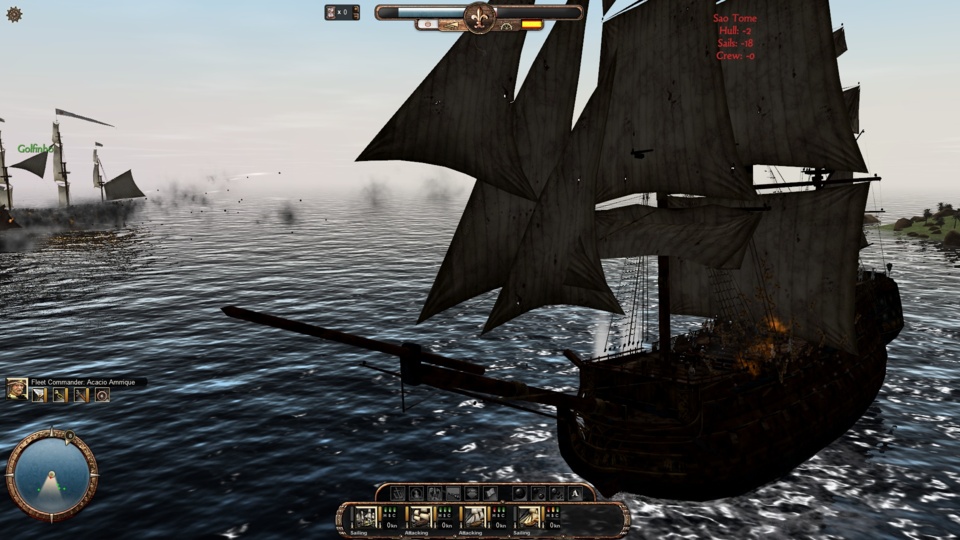
Task: Choose the single cannonball ammunition button
Action: click(x=519, y=493)
